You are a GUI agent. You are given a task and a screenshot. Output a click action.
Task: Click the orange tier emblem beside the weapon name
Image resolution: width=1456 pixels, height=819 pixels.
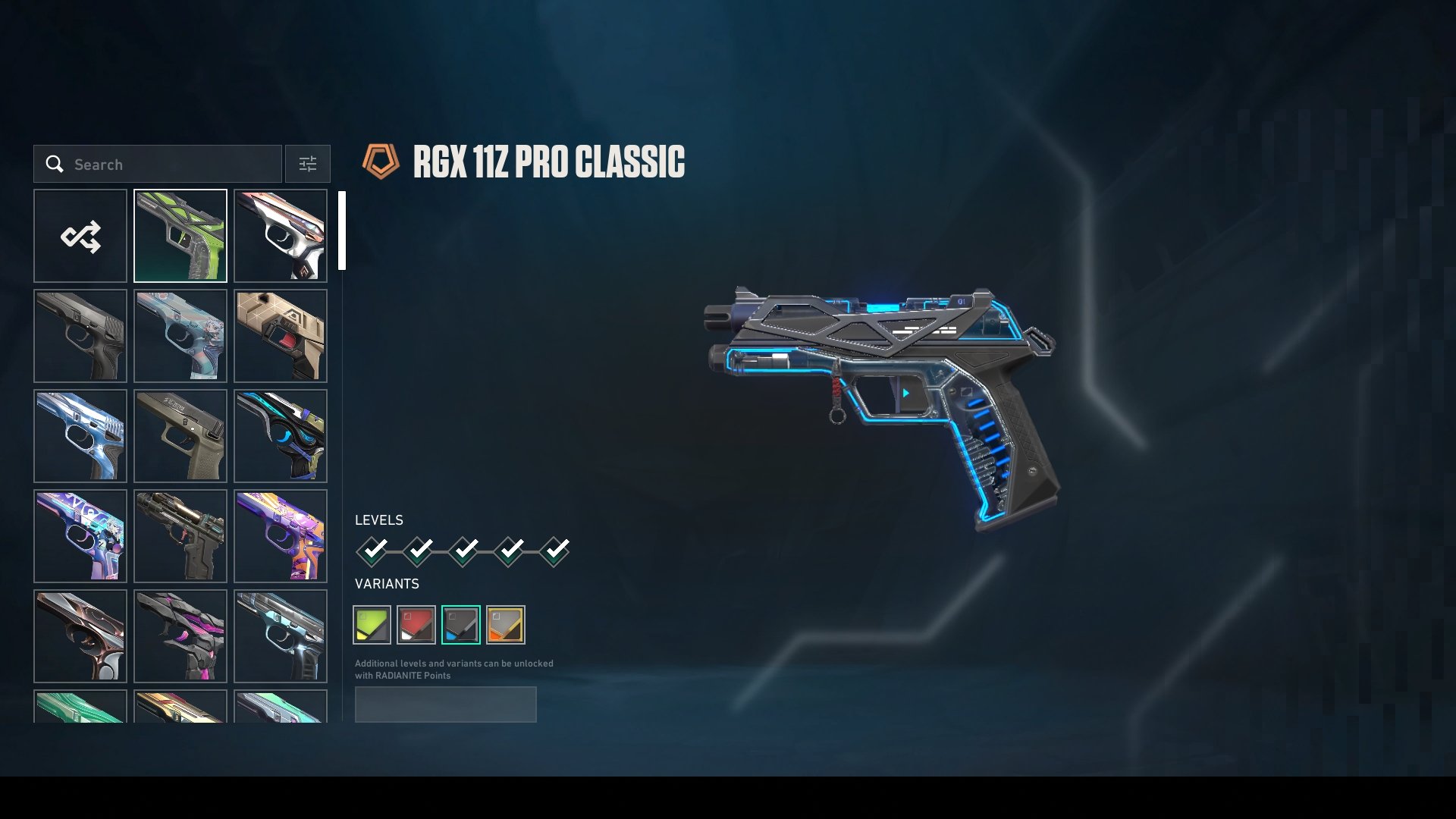(381, 162)
